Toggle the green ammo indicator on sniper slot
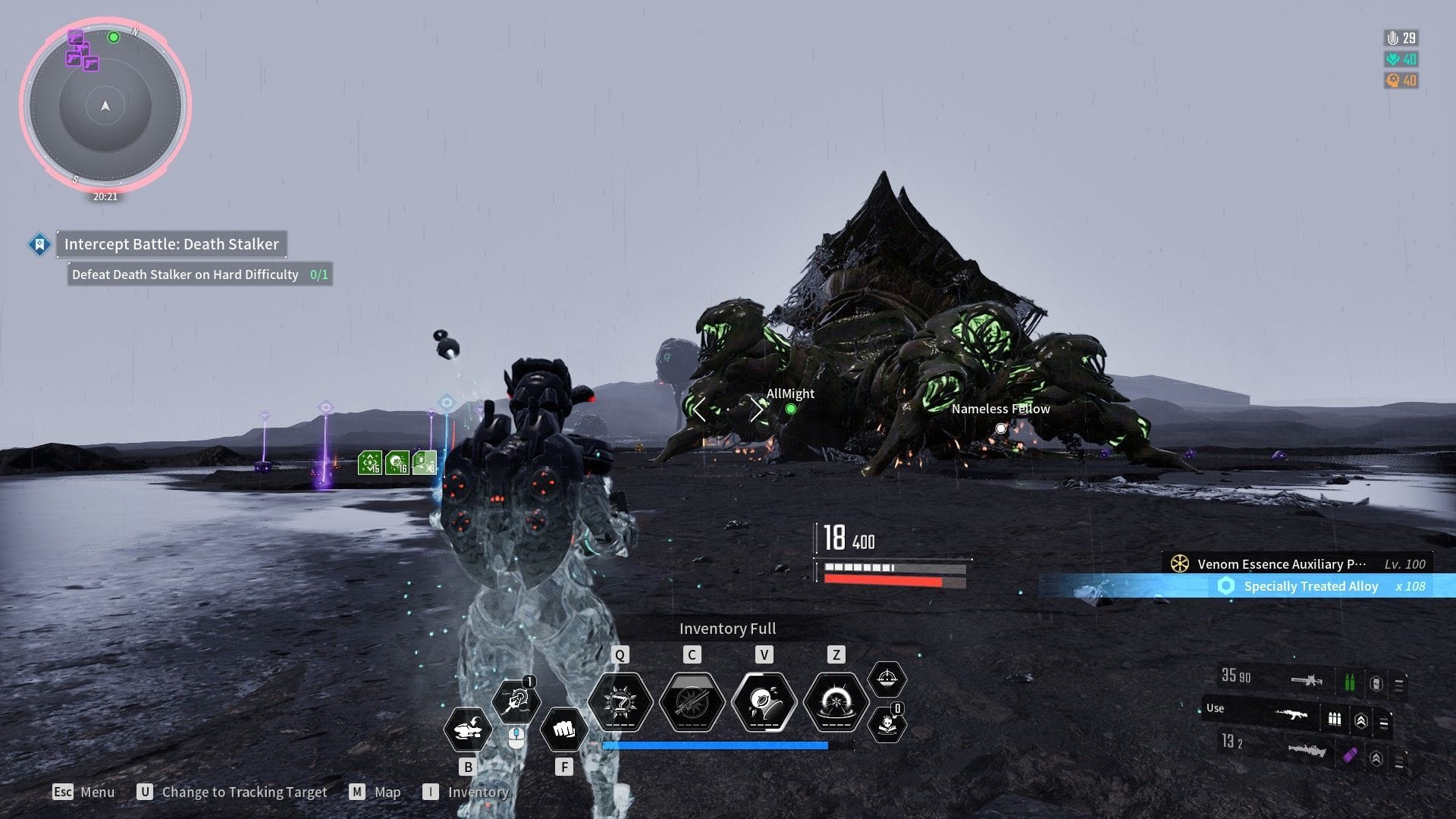1456x819 pixels. click(1351, 681)
